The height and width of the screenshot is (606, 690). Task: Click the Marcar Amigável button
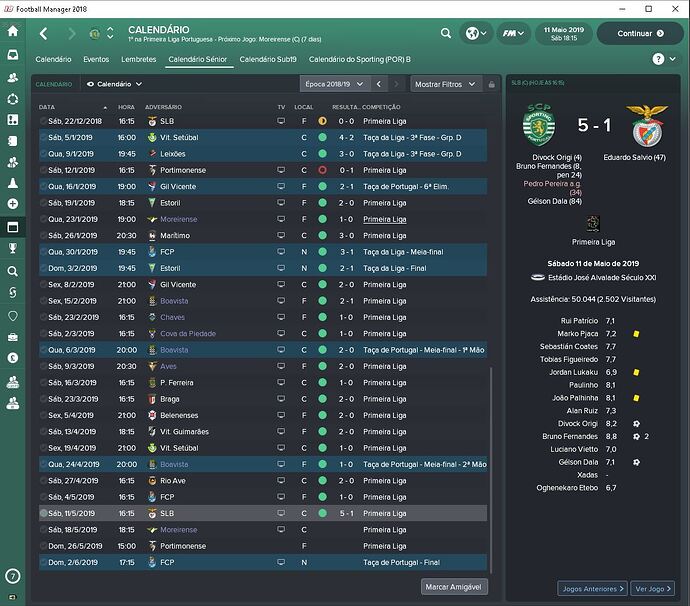pos(454,588)
